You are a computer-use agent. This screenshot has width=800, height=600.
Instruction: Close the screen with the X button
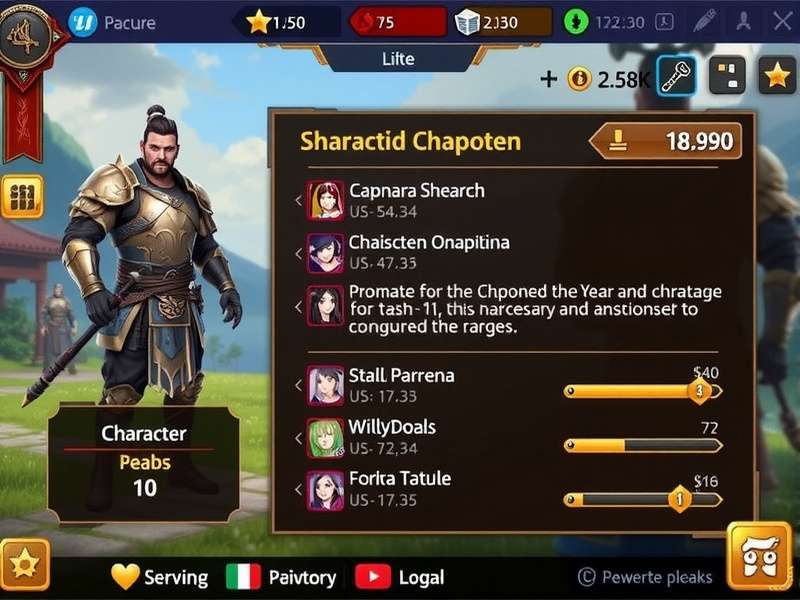click(x=781, y=21)
